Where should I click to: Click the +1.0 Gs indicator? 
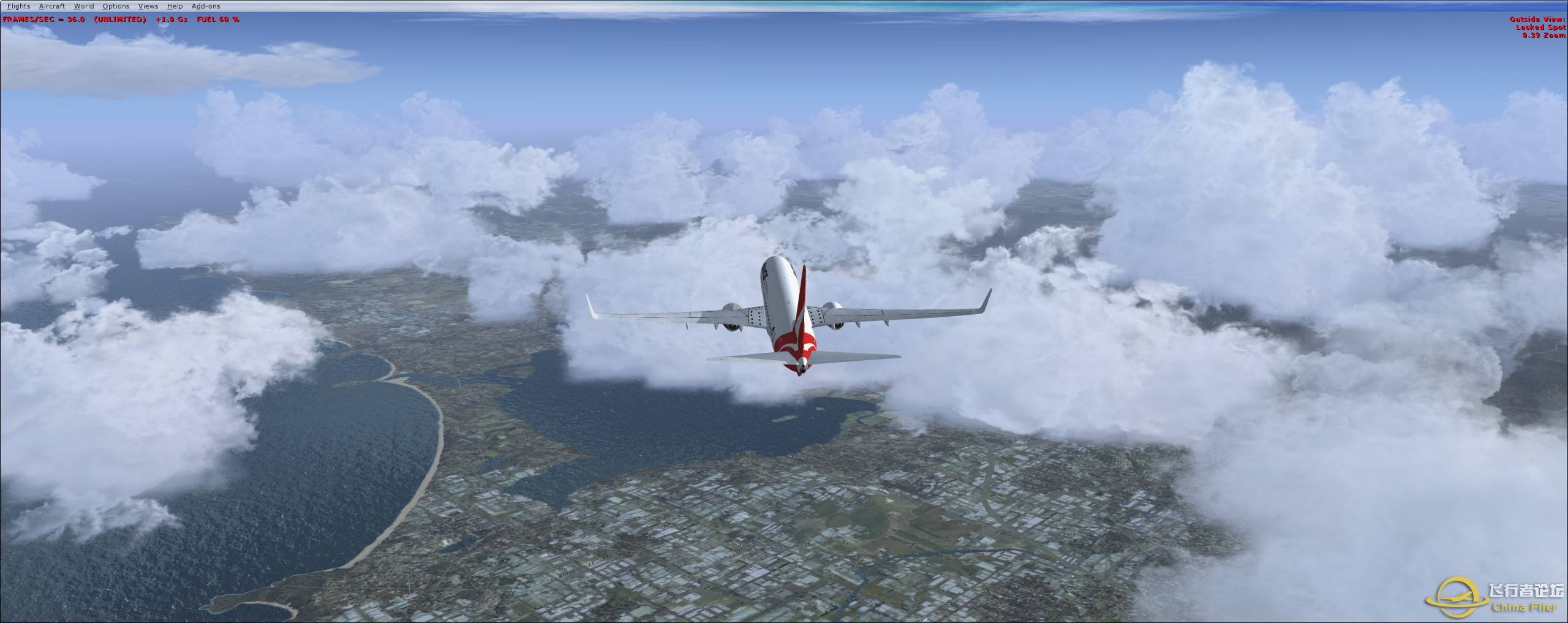click(x=171, y=19)
